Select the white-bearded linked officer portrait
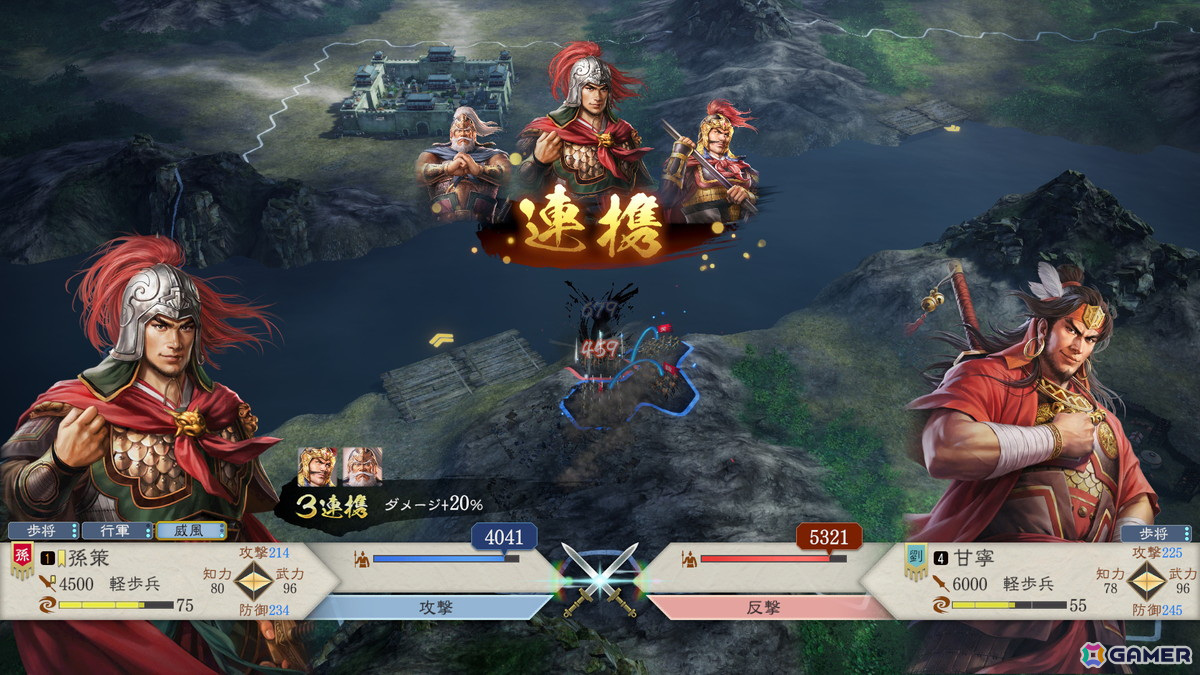The width and height of the screenshot is (1200, 675). click(x=362, y=466)
